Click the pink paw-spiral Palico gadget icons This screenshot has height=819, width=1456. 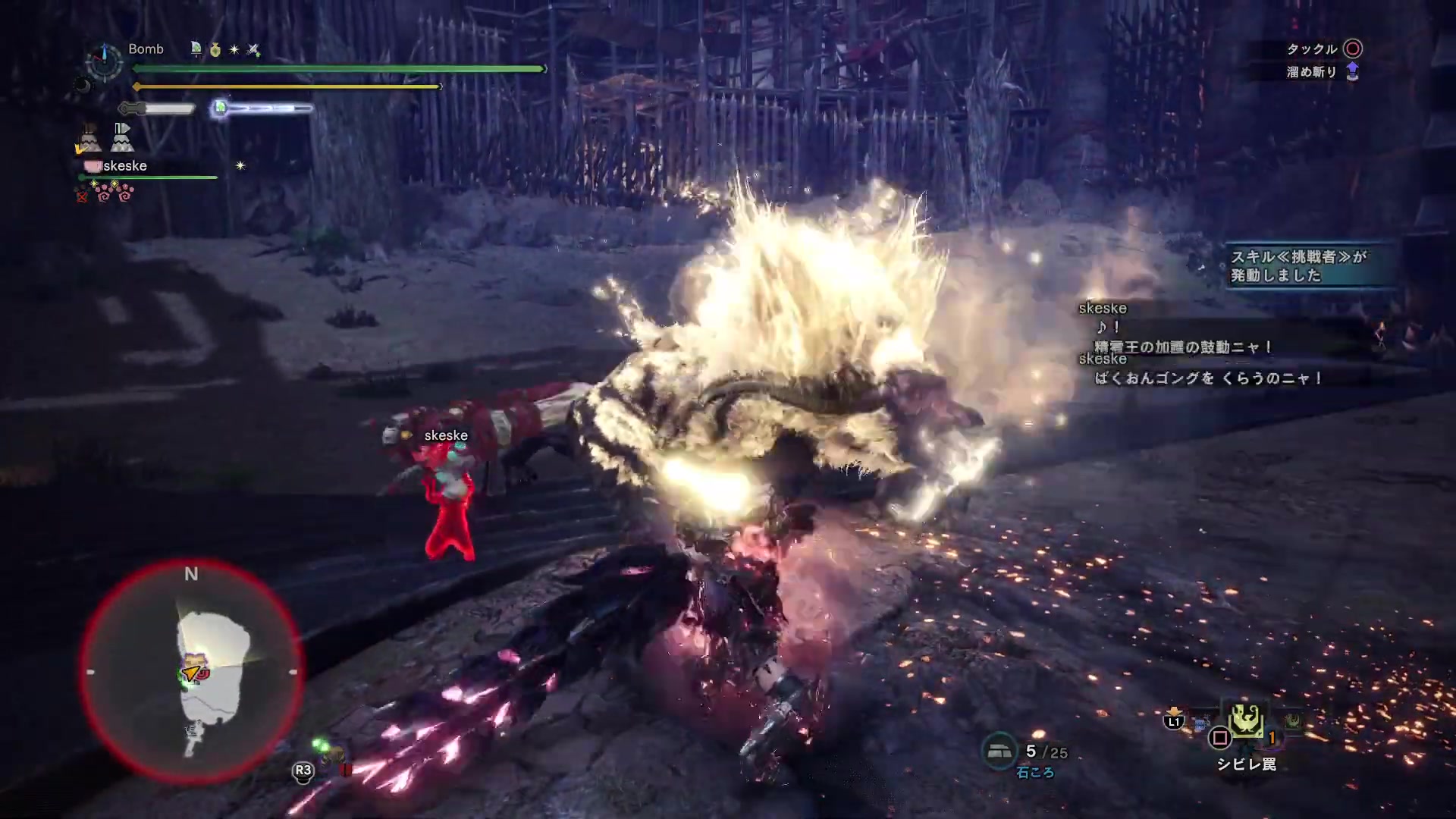pos(115,194)
